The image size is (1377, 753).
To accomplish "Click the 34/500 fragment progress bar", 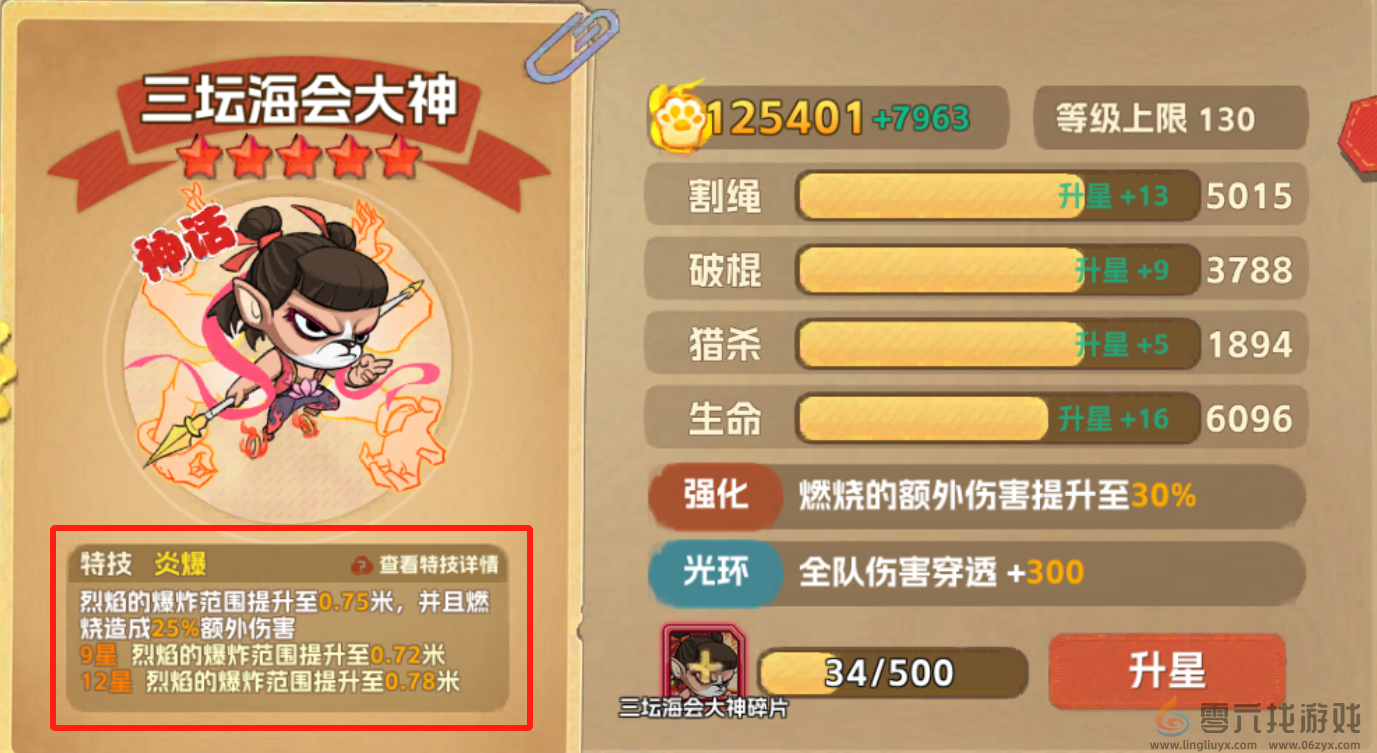I will point(893,671).
